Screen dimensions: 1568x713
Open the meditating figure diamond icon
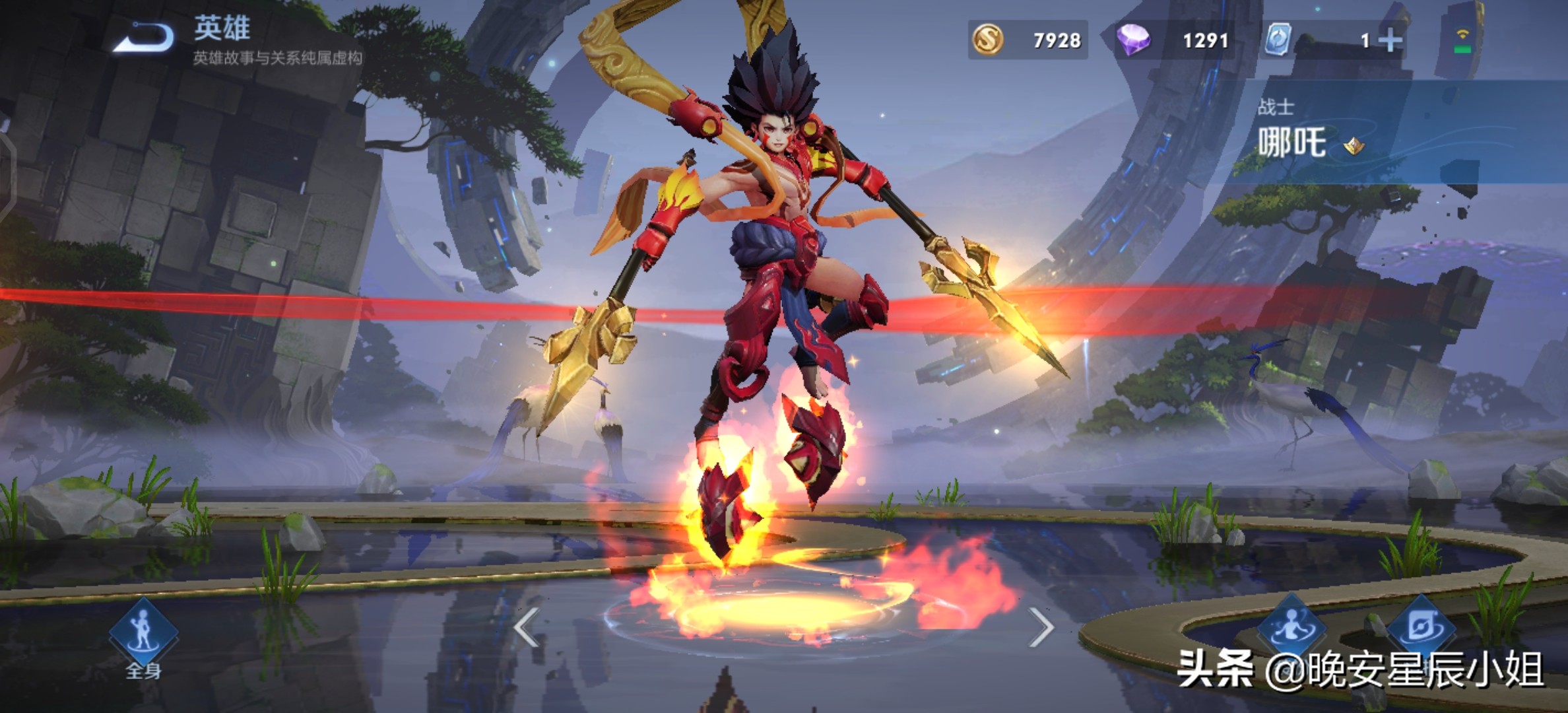click(1291, 627)
